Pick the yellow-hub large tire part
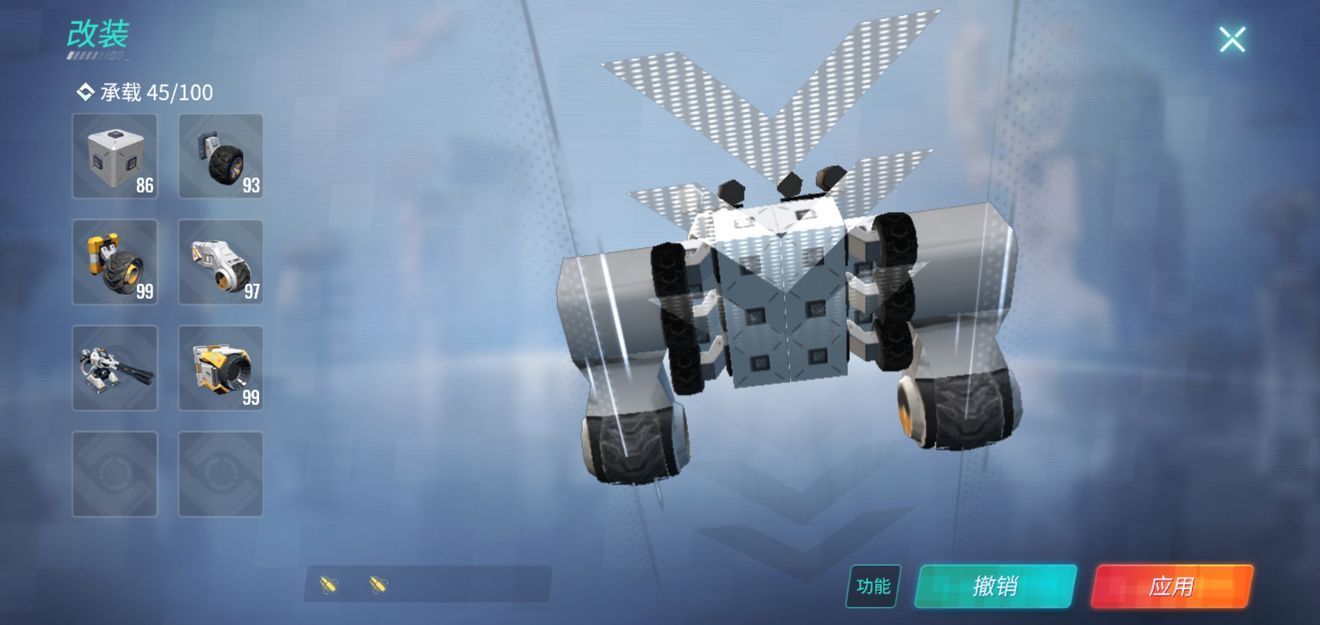The image size is (1320, 625). [x=115, y=262]
